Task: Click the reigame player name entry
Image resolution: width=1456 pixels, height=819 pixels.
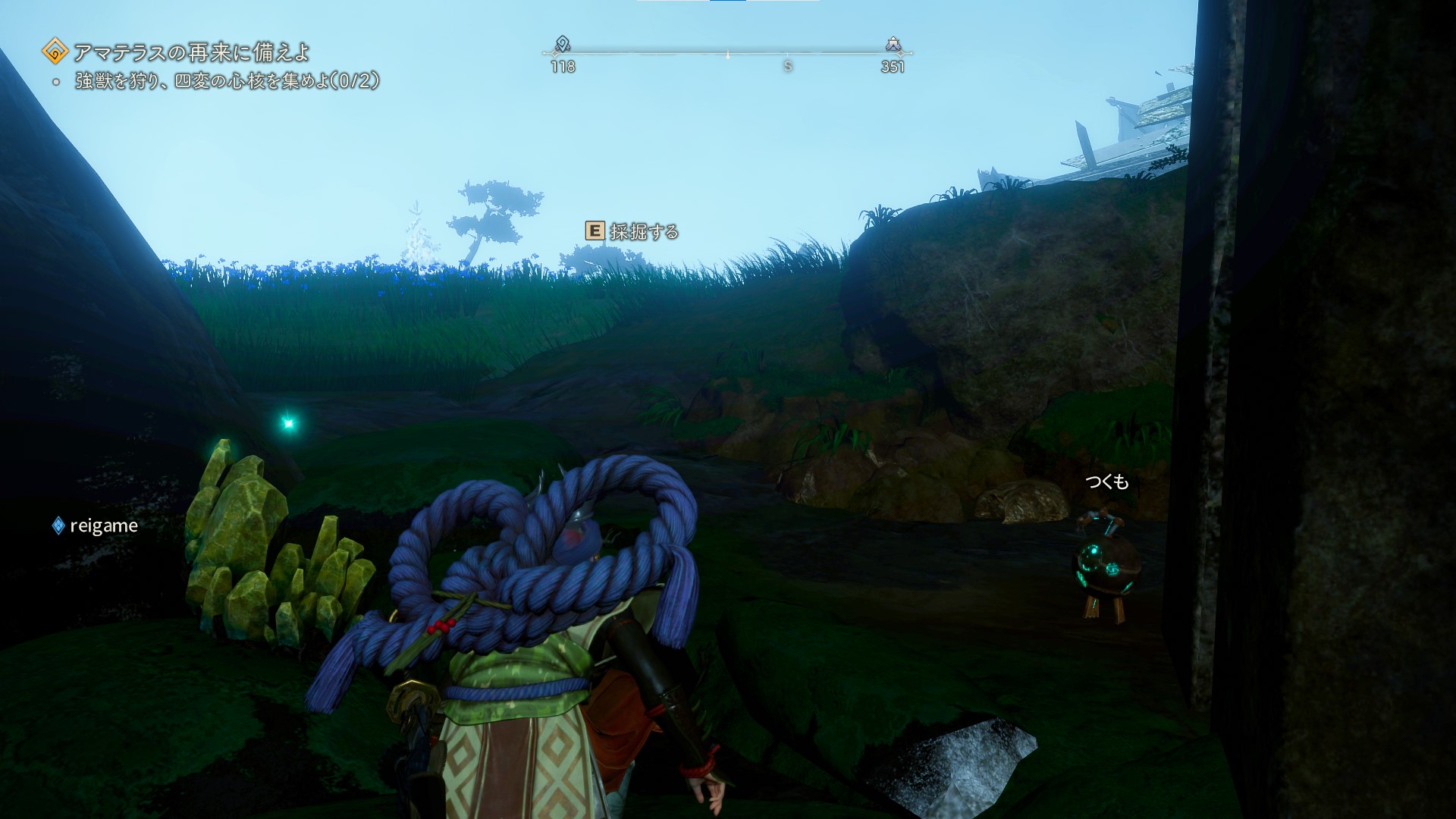Action: pos(103,526)
